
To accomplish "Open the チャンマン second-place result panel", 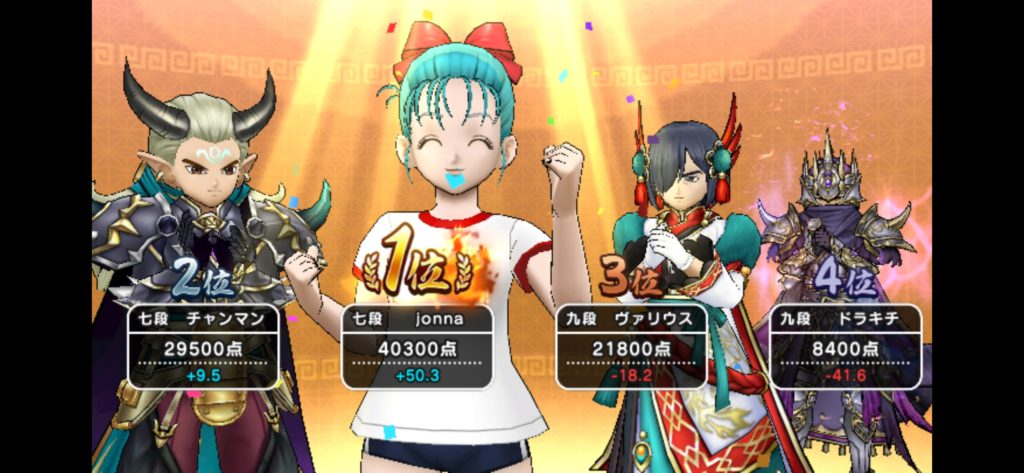I will (204, 346).
